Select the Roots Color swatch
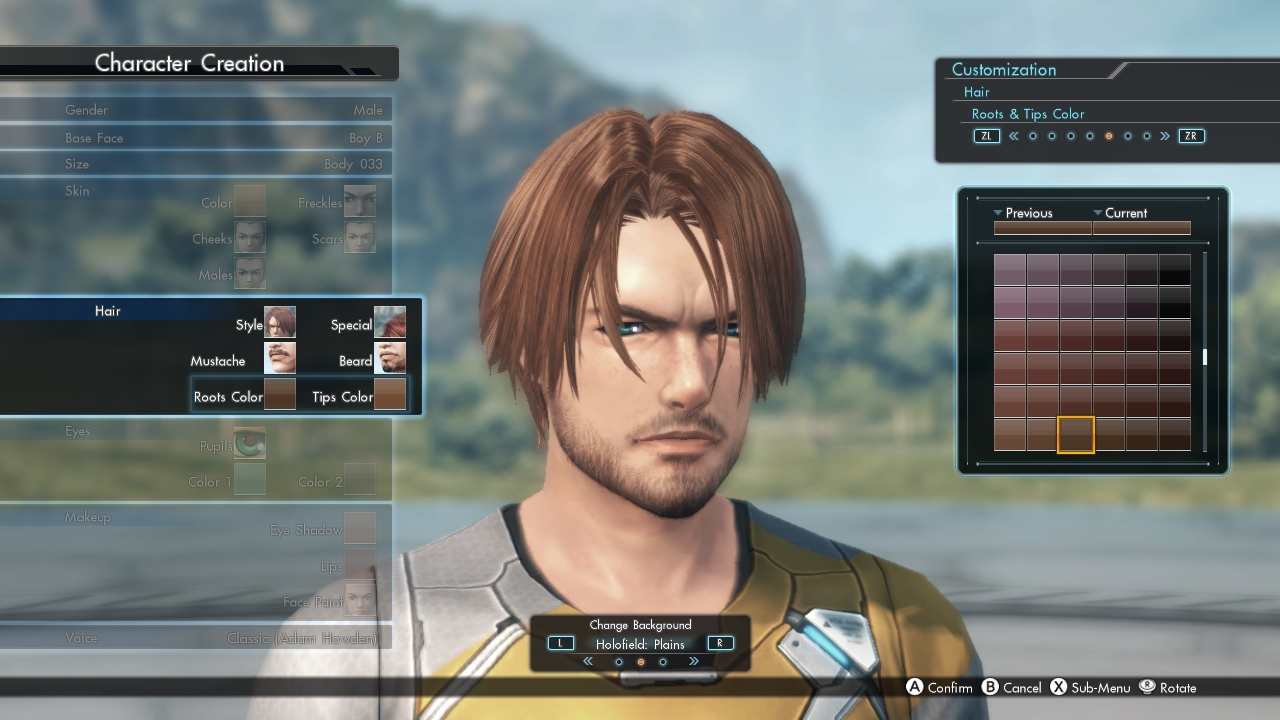1280x720 pixels. [x=279, y=395]
